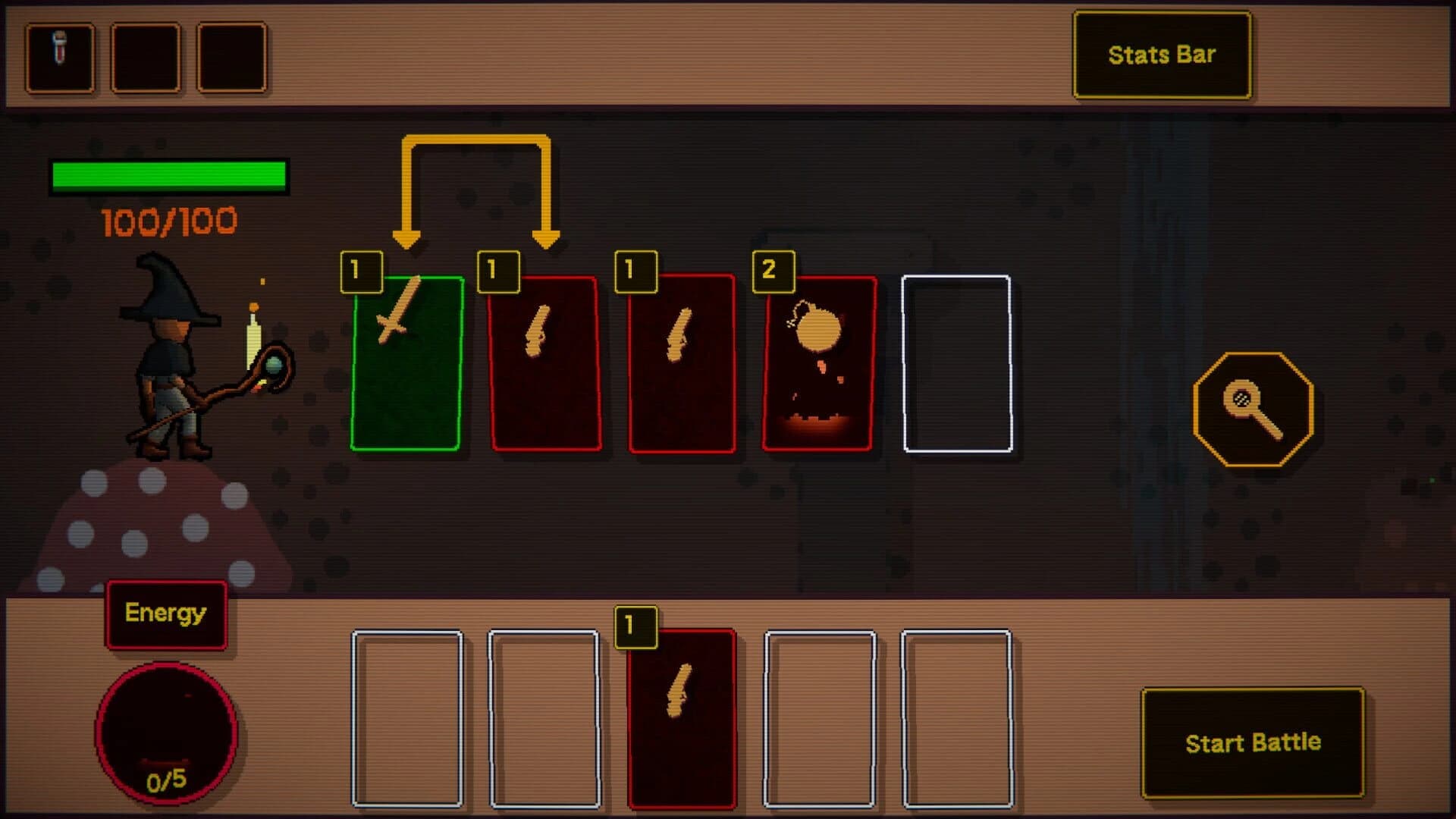Open the magnifying glass search icon
1456x819 pixels.
[x=1250, y=408]
